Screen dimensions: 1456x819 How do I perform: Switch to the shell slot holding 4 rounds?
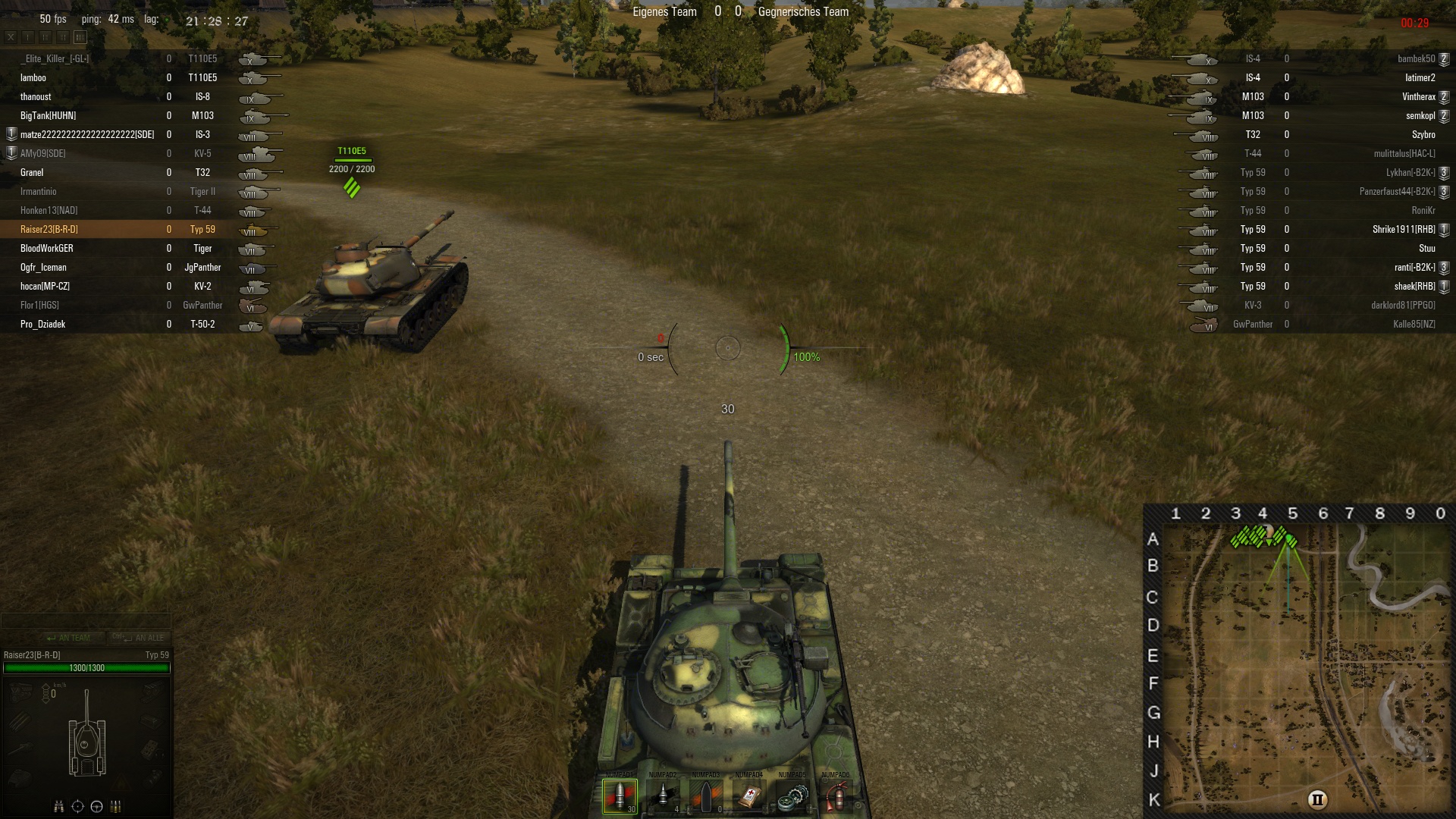663,796
